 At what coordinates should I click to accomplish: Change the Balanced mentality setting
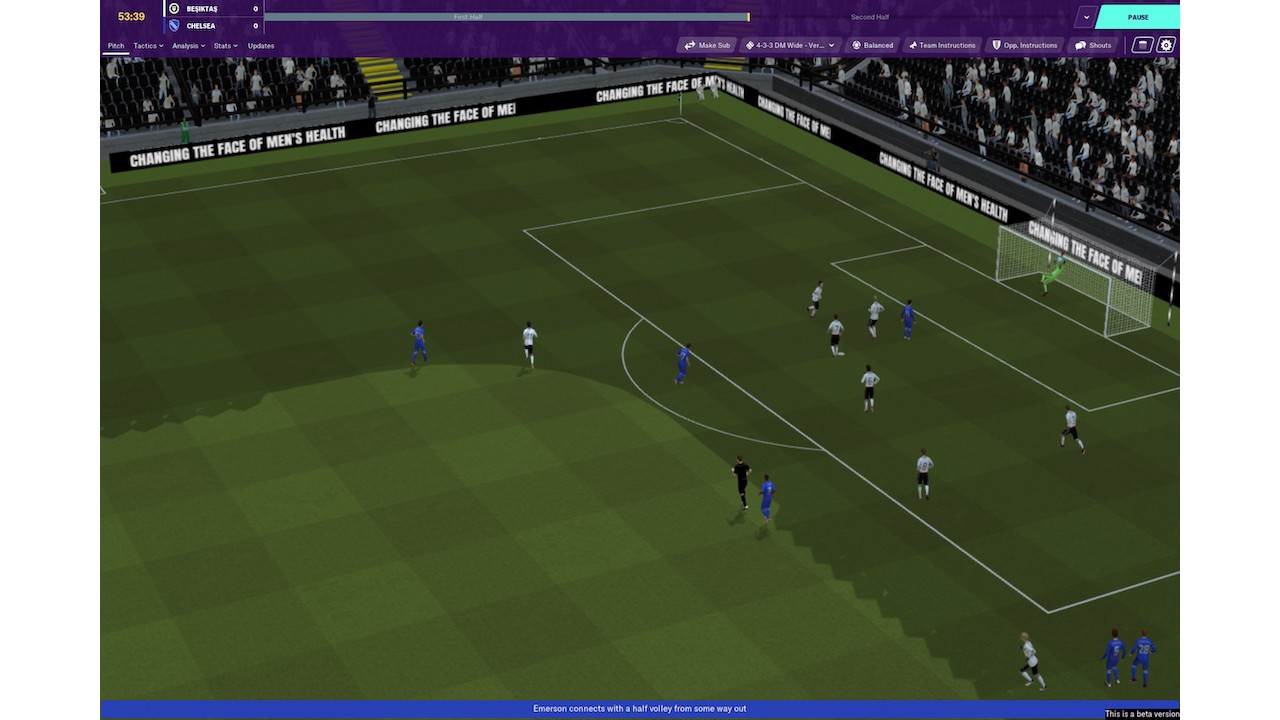(x=872, y=45)
